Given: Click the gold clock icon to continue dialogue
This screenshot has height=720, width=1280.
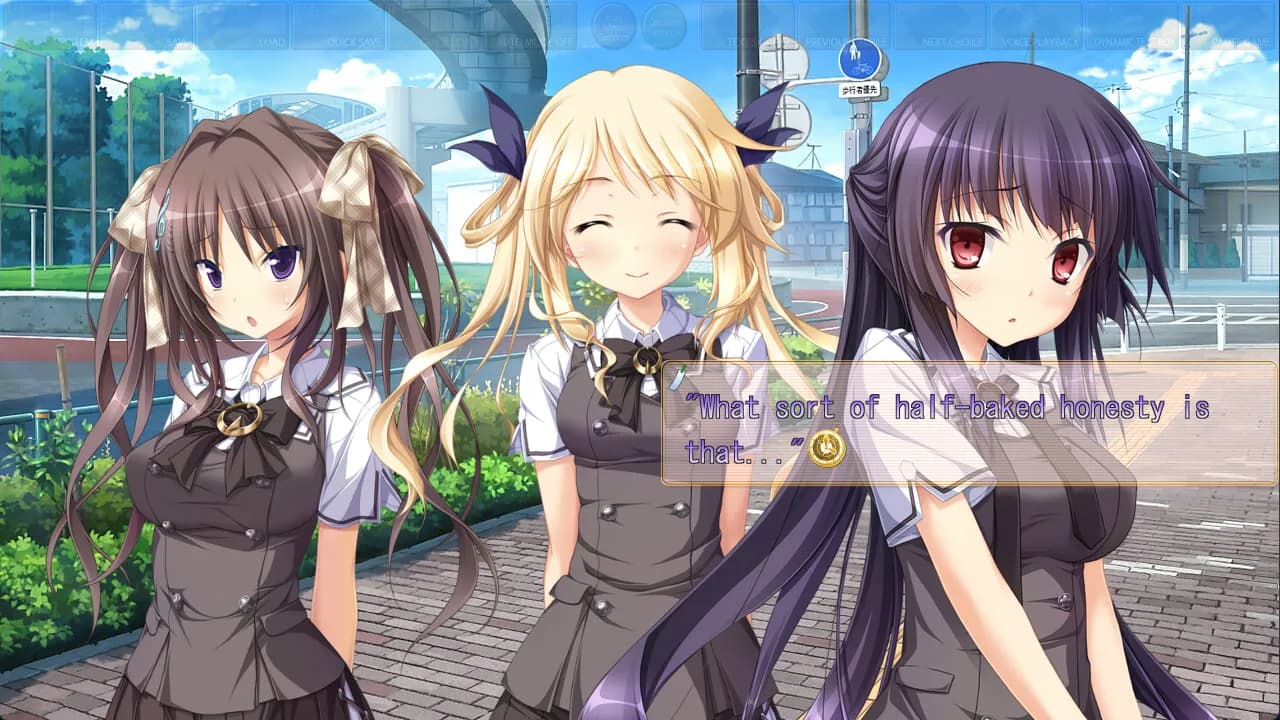Looking at the screenshot, I should tap(827, 449).
